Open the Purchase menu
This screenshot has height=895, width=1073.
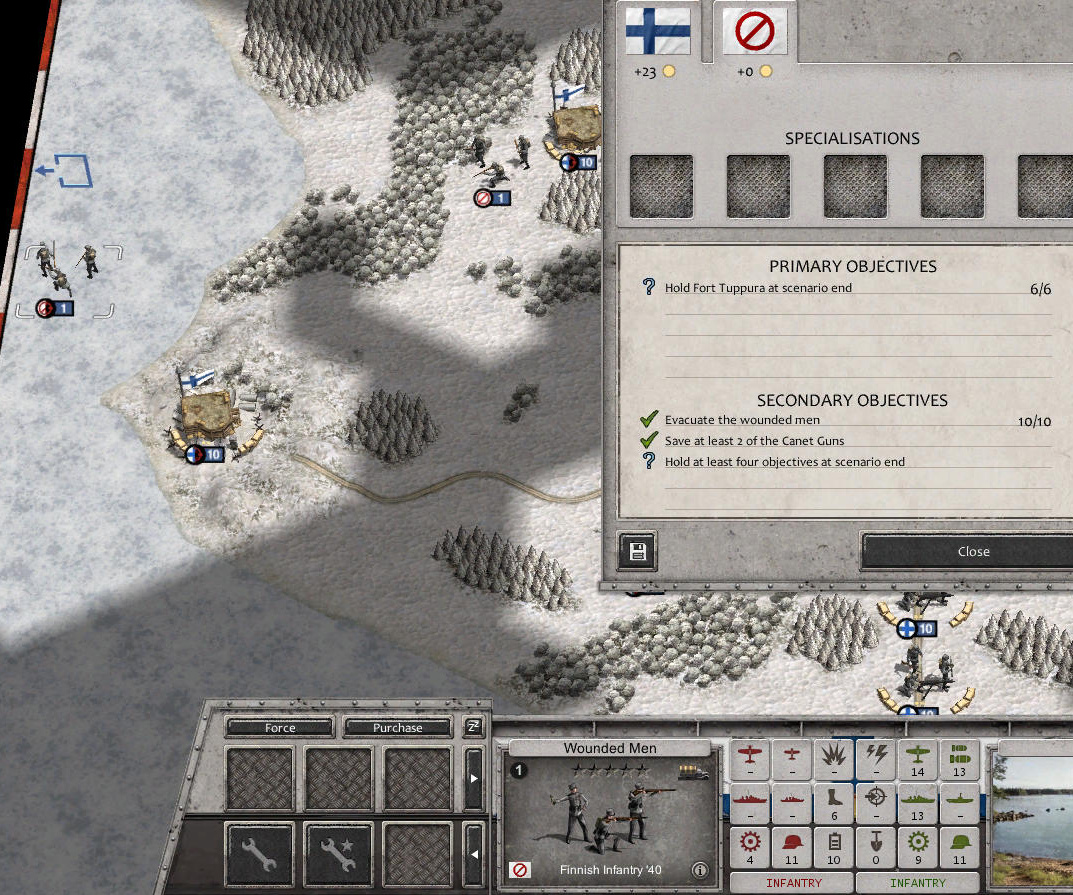[x=397, y=728]
